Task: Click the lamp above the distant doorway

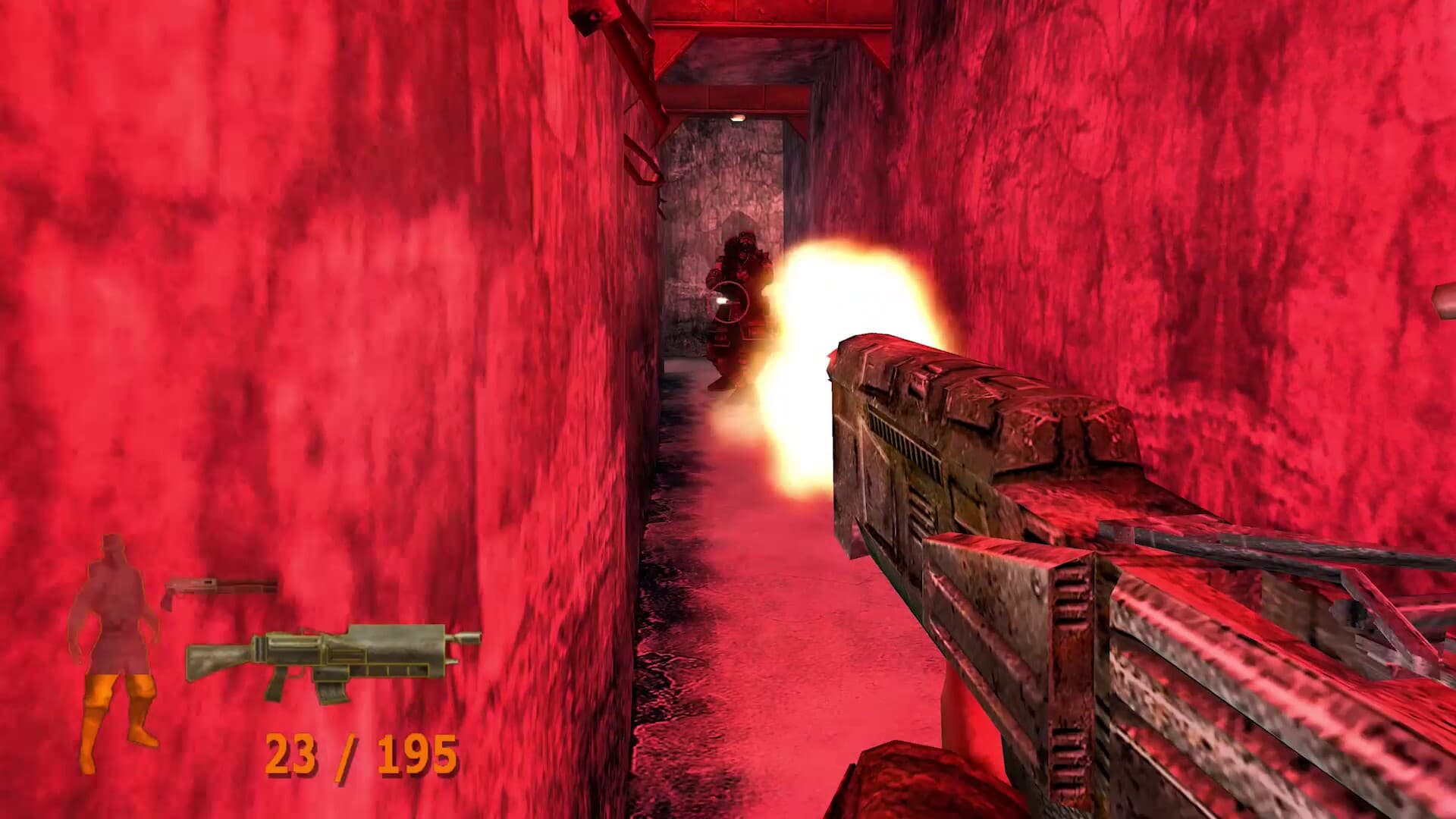Action: (737, 118)
